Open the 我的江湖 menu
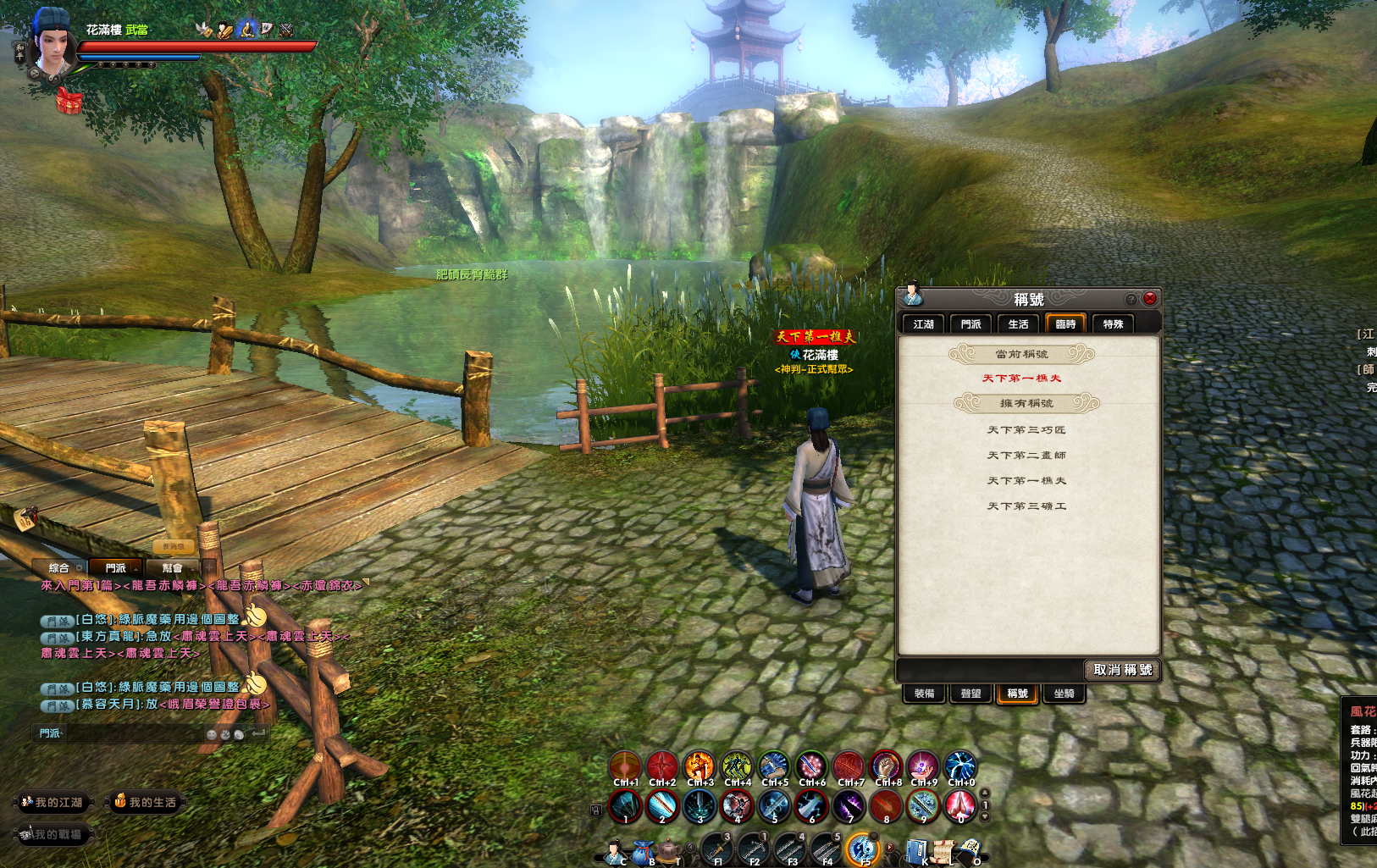Screen dimensions: 1377x868 click(x=53, y=802)
